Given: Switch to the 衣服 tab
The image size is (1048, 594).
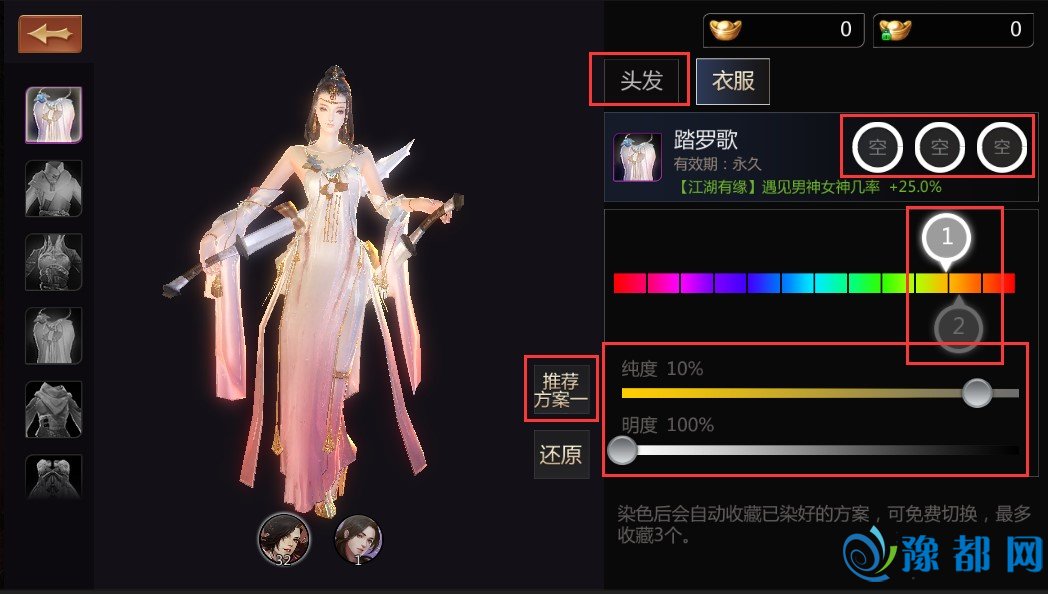Looking at the screenshot, I should (733, 81).
